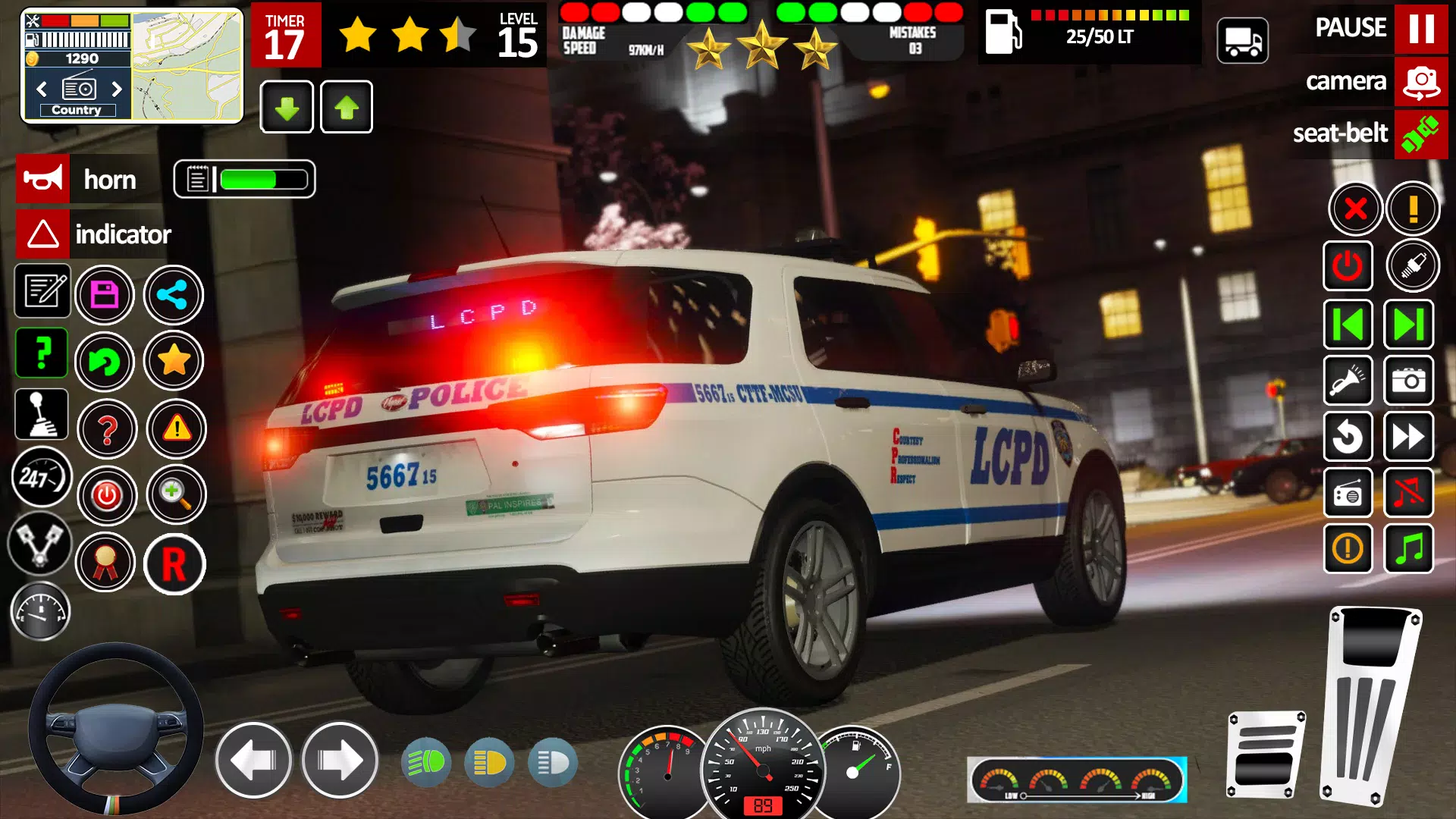1456x819 pixels.
Task: Shift down with the green down arrow
Action: coord(287,108)
